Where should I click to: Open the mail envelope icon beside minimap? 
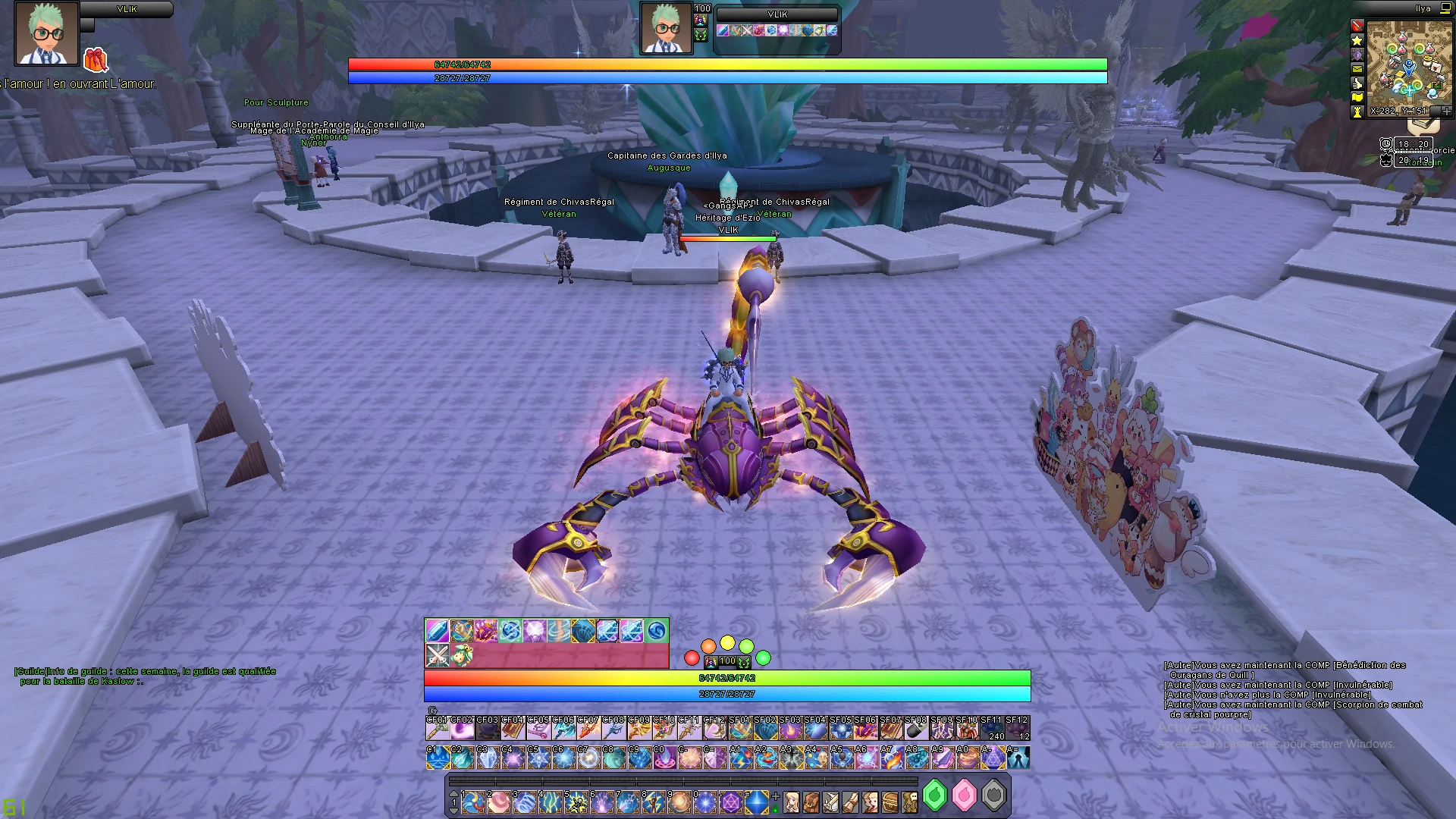[x=1357, y=68]
